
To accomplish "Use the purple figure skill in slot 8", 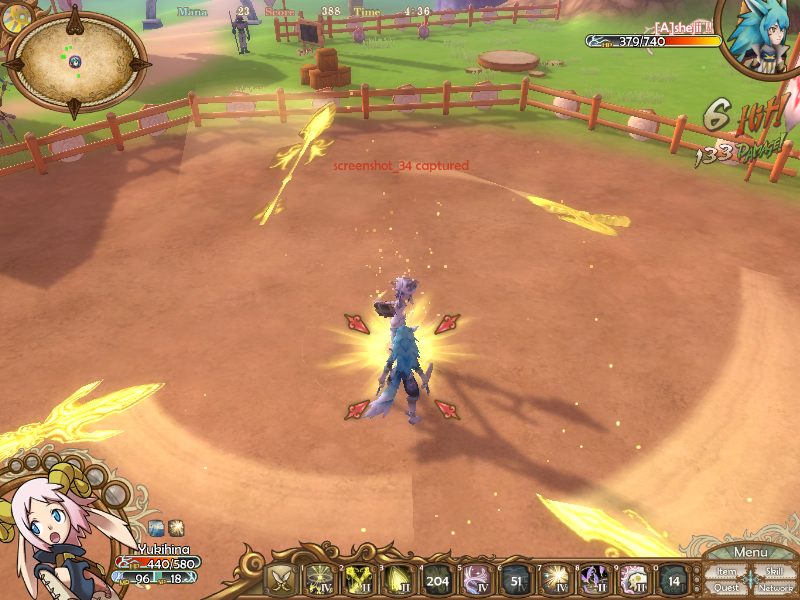I will coord(594,580).
